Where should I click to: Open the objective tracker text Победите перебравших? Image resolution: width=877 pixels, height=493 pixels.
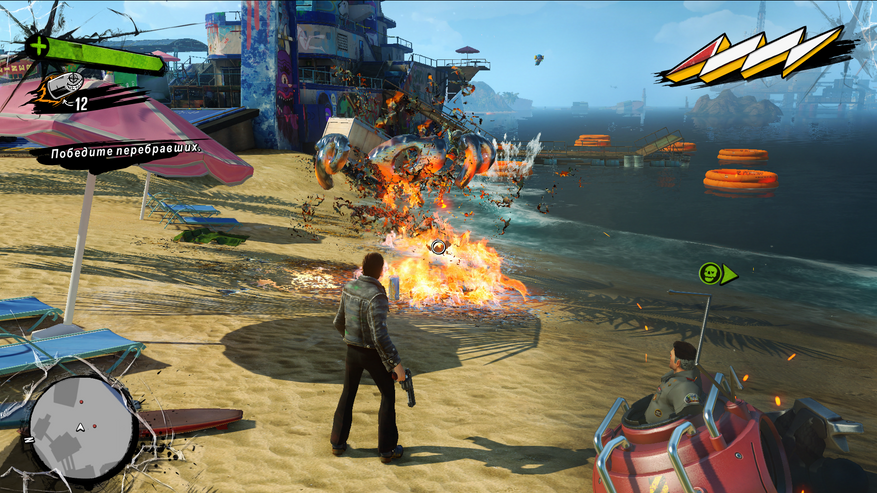120,148
